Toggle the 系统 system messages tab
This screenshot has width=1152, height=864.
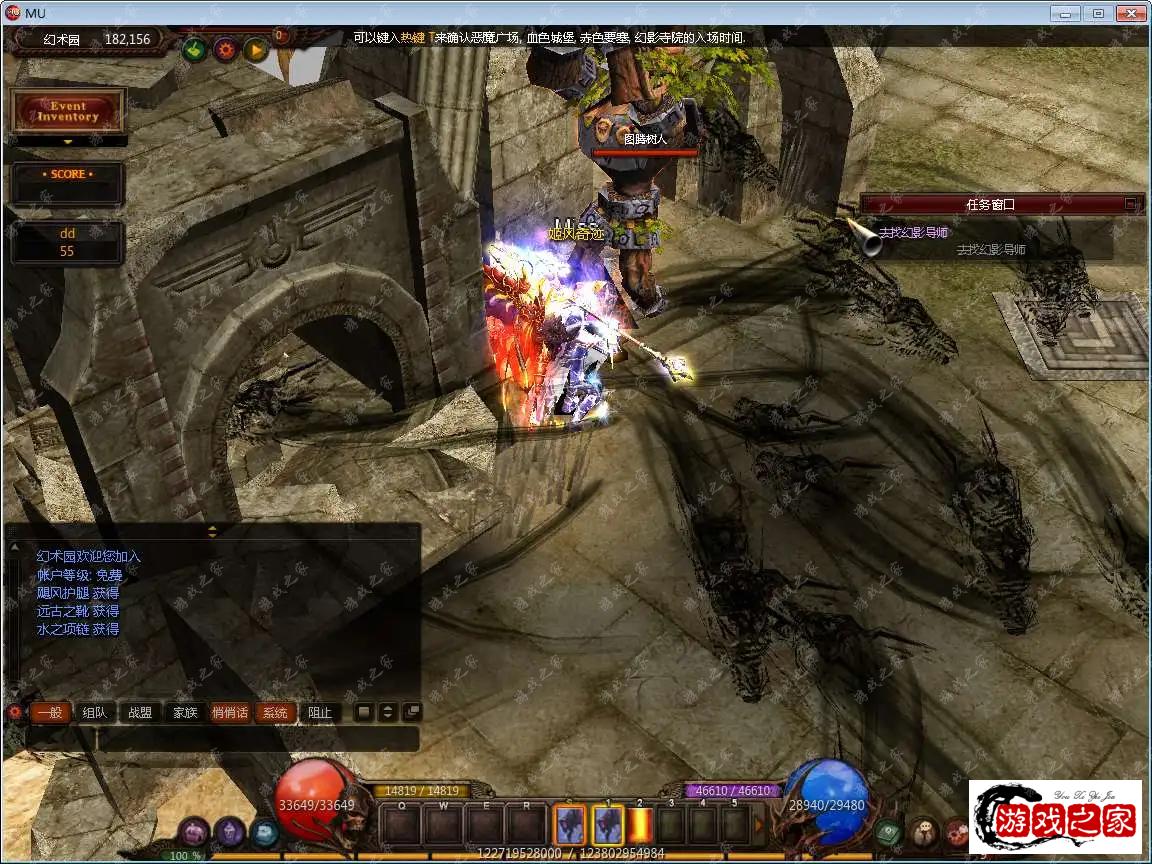coord(275,713)
